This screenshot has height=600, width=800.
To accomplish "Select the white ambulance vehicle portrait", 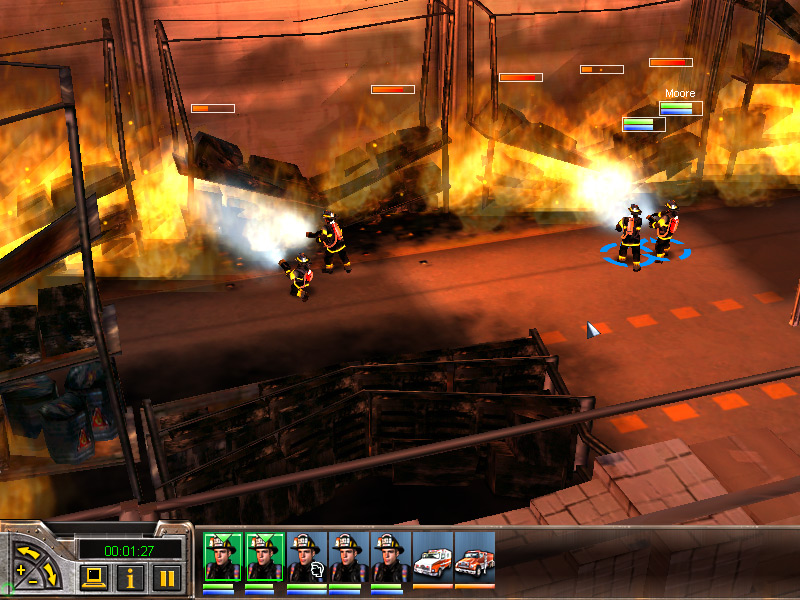I will 433,558.
